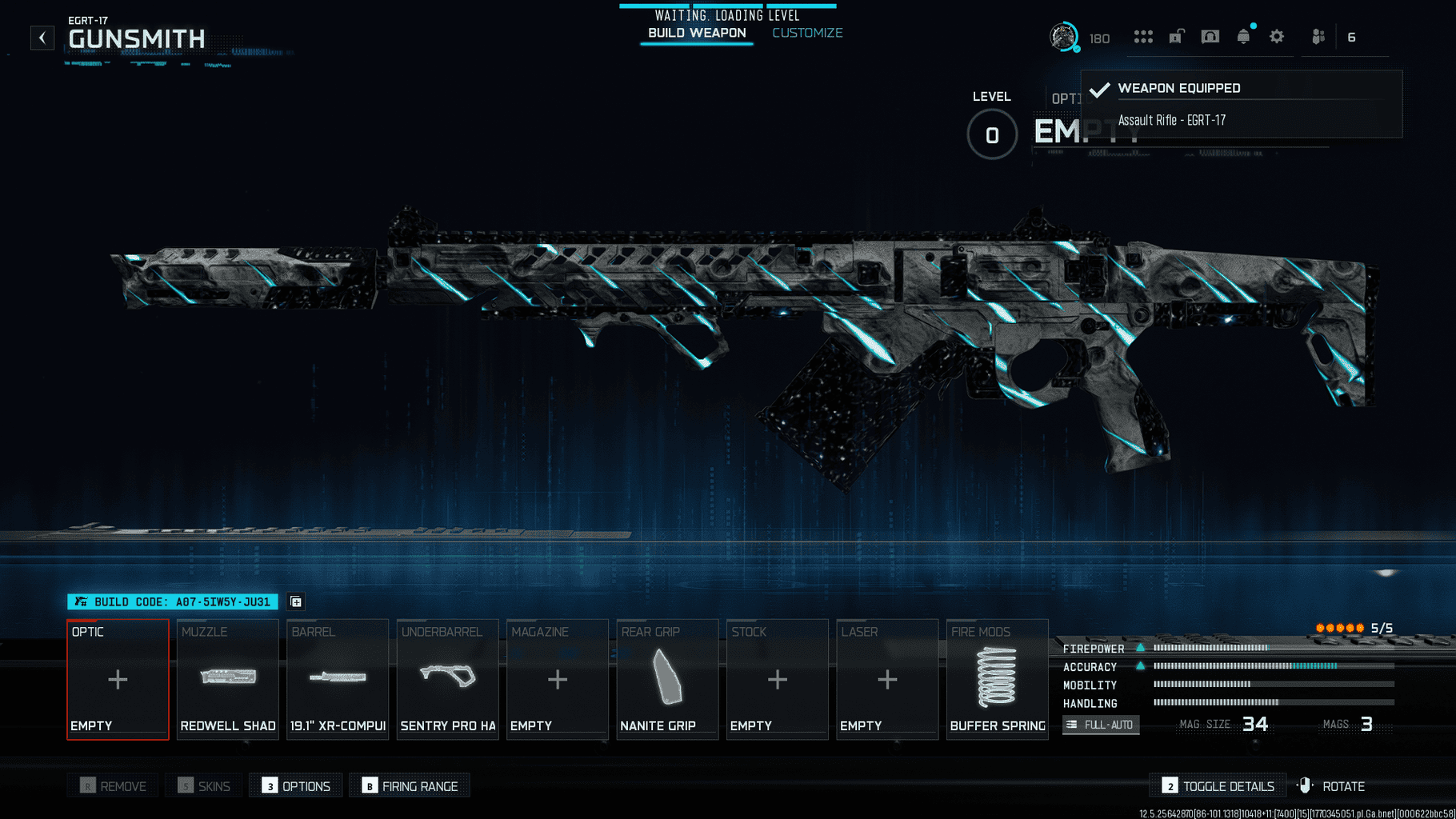This screenshot has height=819, width=1456.
Task: Select the Nanite Grip rear grip slot
Action: [667, 679]
